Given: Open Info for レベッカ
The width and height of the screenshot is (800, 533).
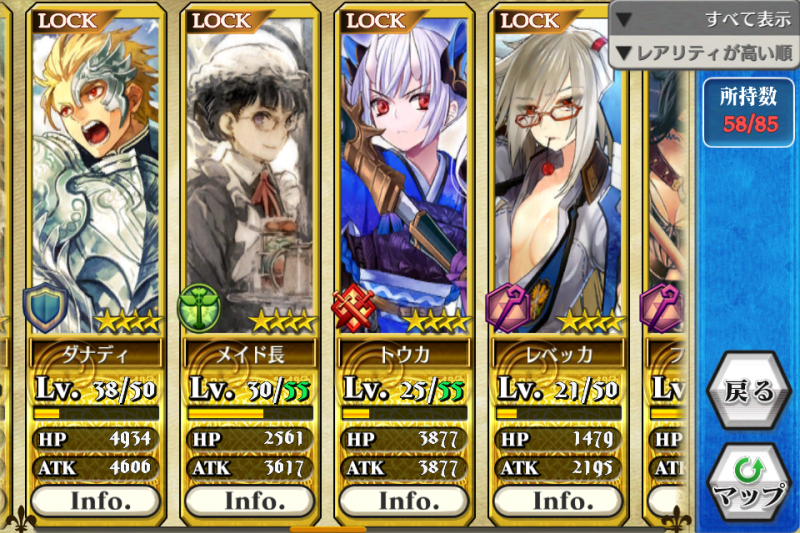Looking at the screenshot, I should [x=557, y=499].
